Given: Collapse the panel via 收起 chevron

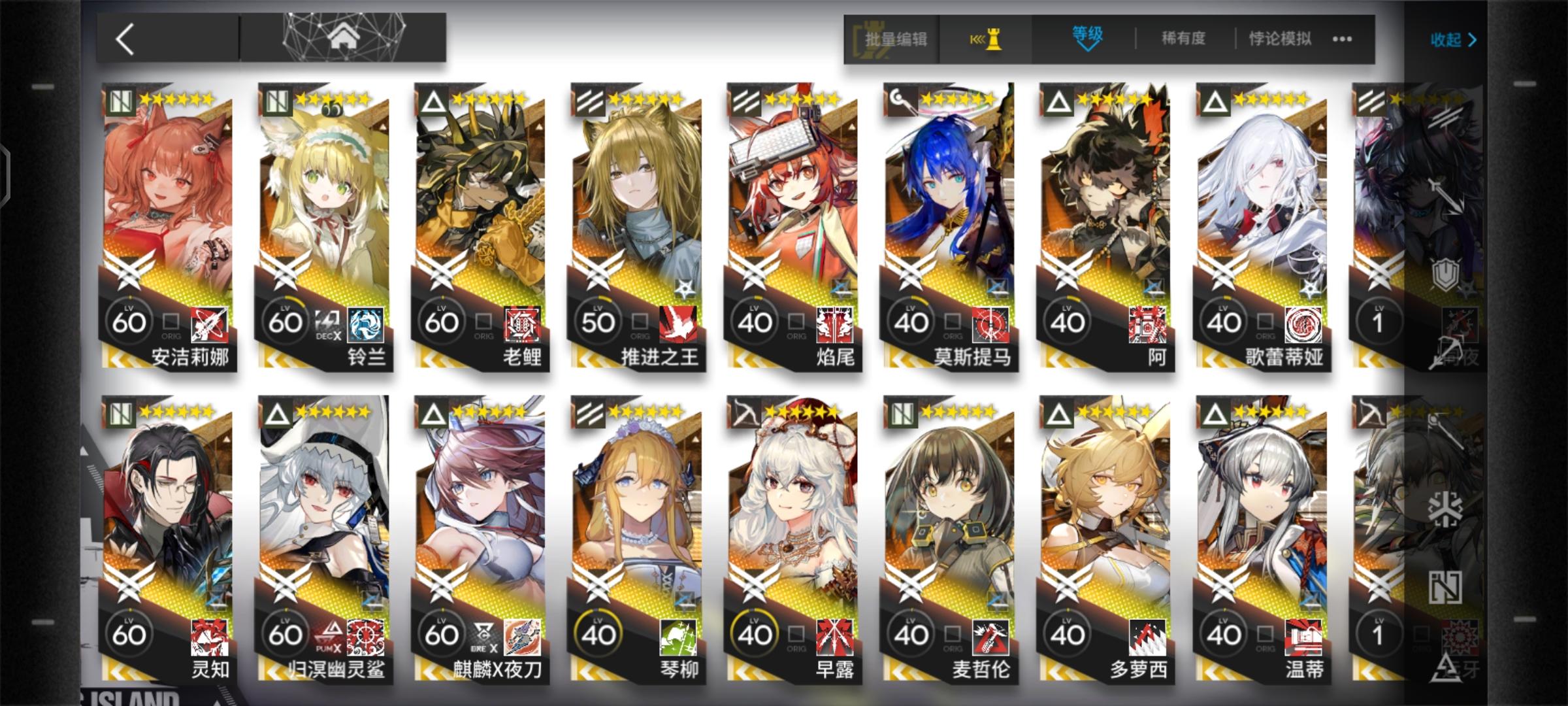Looking at the screenshot, I should click(x=1455, y=39).
